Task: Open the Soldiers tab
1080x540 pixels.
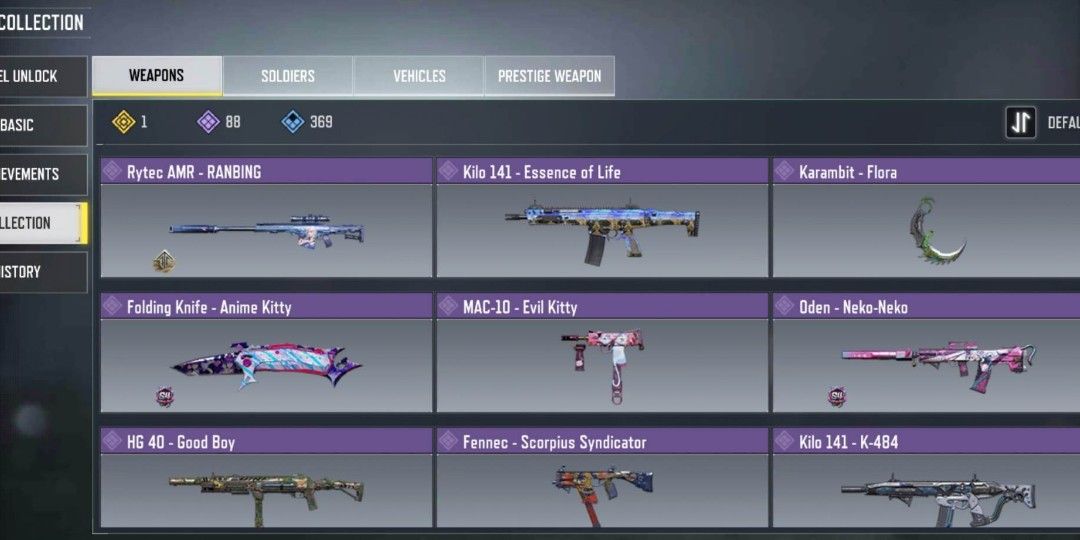Action: point(288,76)
